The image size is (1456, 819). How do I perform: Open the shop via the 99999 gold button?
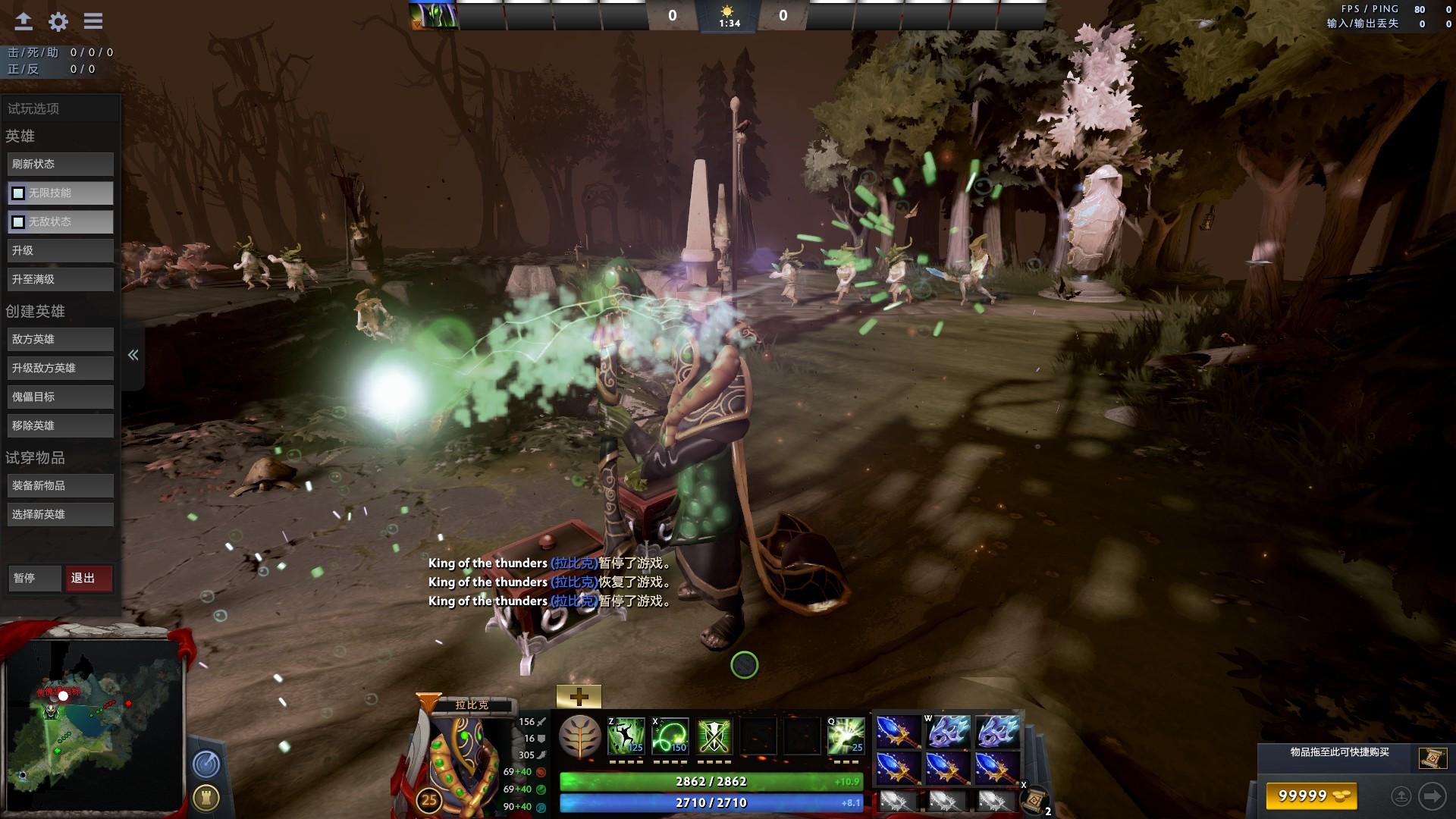[x=1311, y=795]
